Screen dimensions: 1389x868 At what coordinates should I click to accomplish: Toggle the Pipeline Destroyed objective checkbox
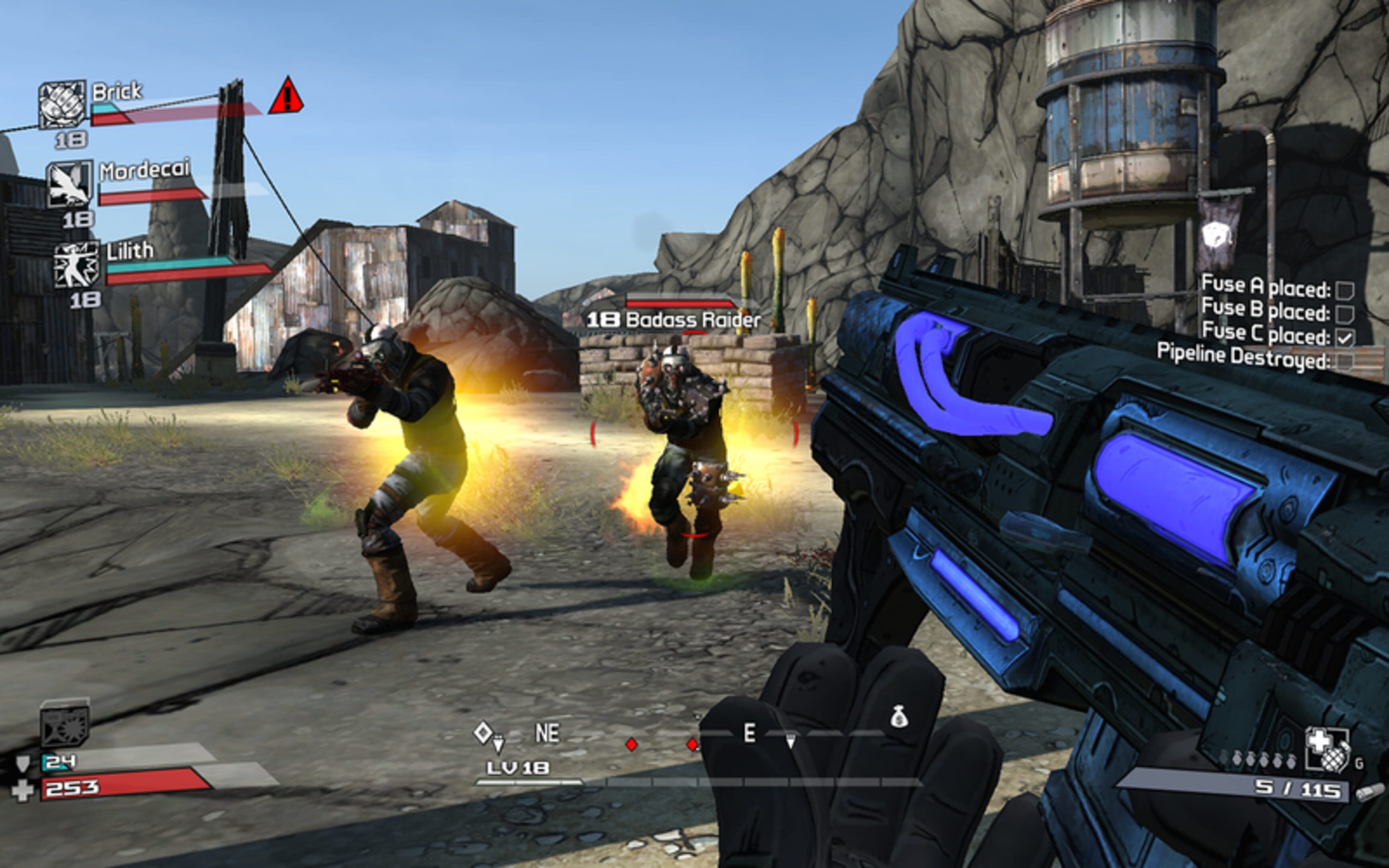pos(1345,361)
